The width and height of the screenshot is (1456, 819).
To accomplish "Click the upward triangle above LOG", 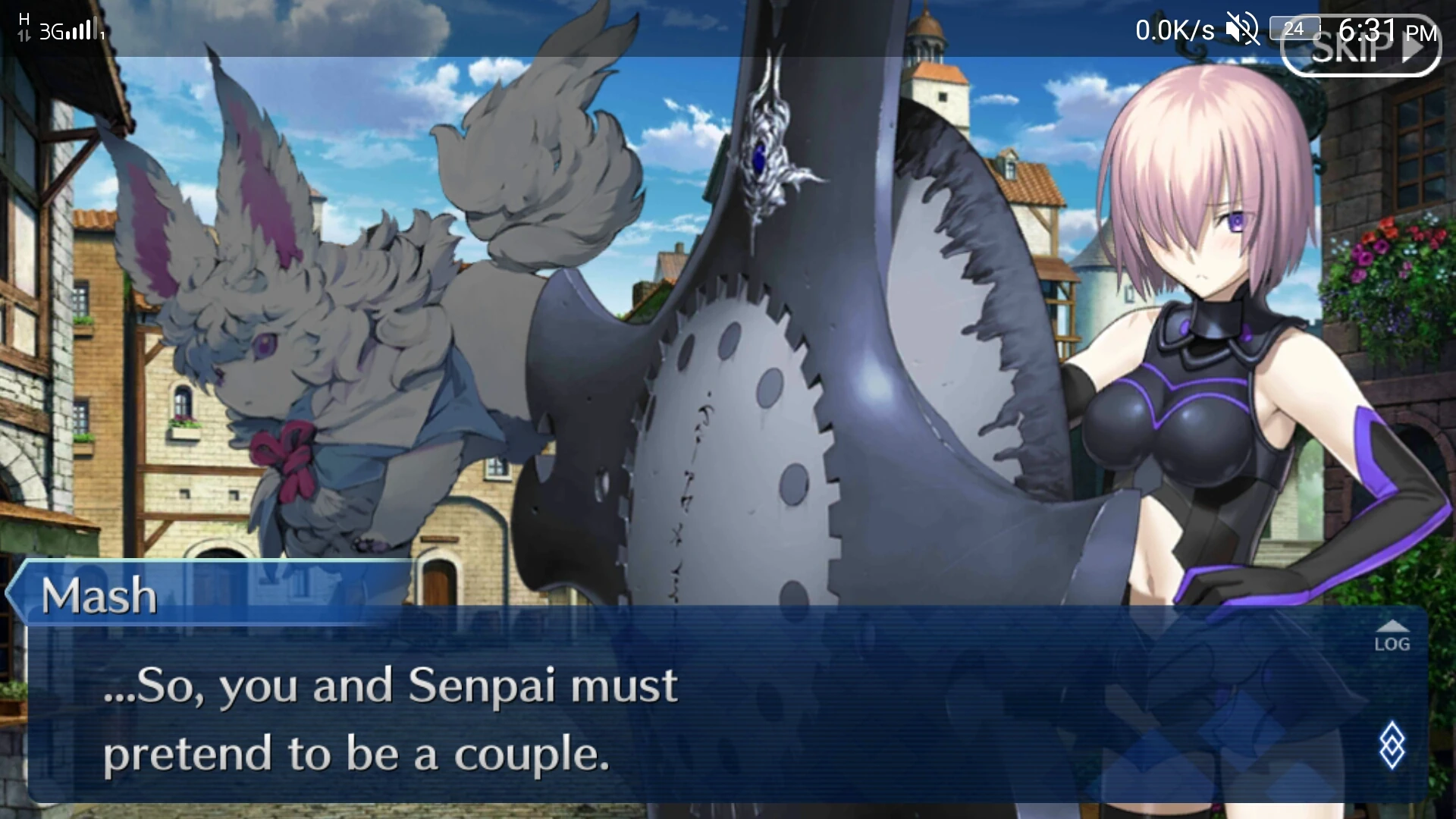I will (1394, 626).
